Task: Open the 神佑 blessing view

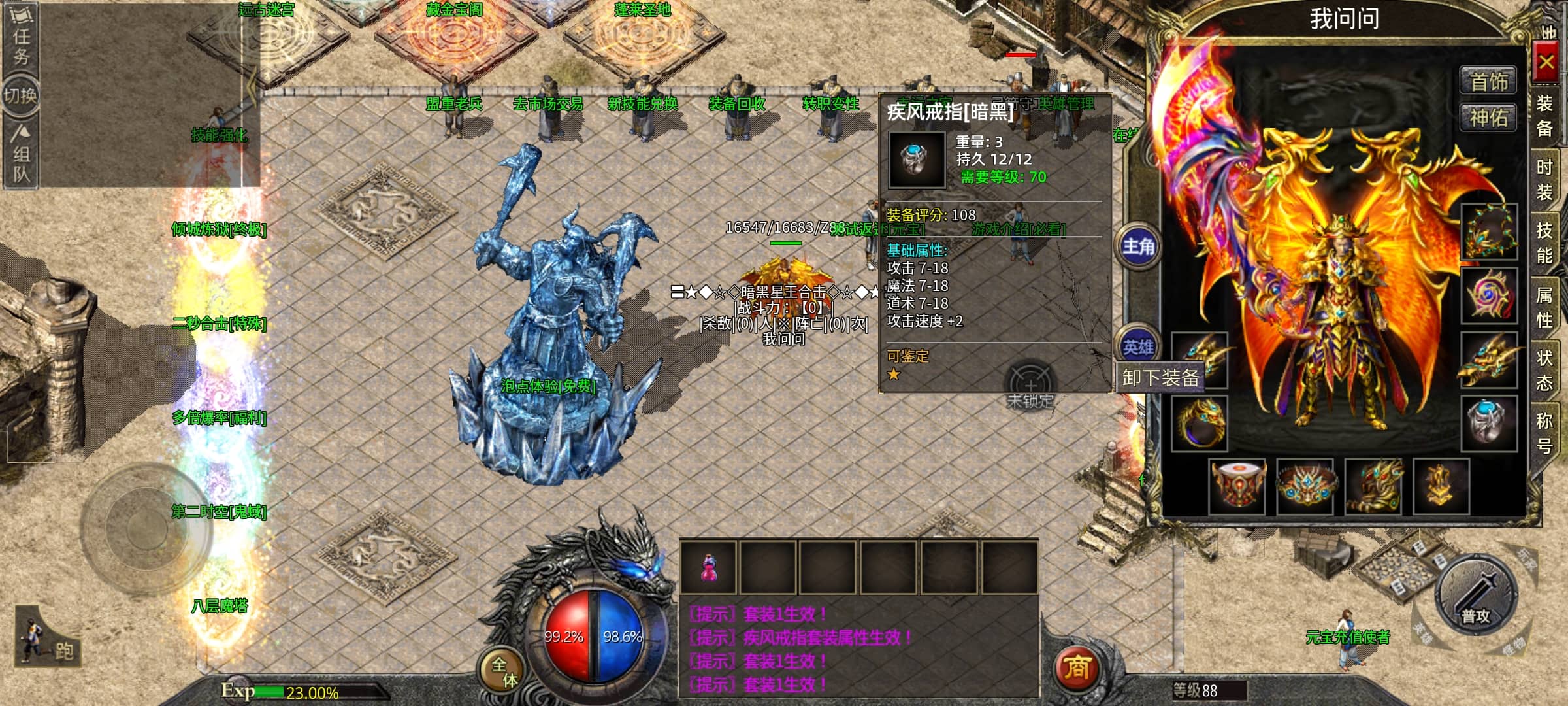Action: (x=1488, y=118)
